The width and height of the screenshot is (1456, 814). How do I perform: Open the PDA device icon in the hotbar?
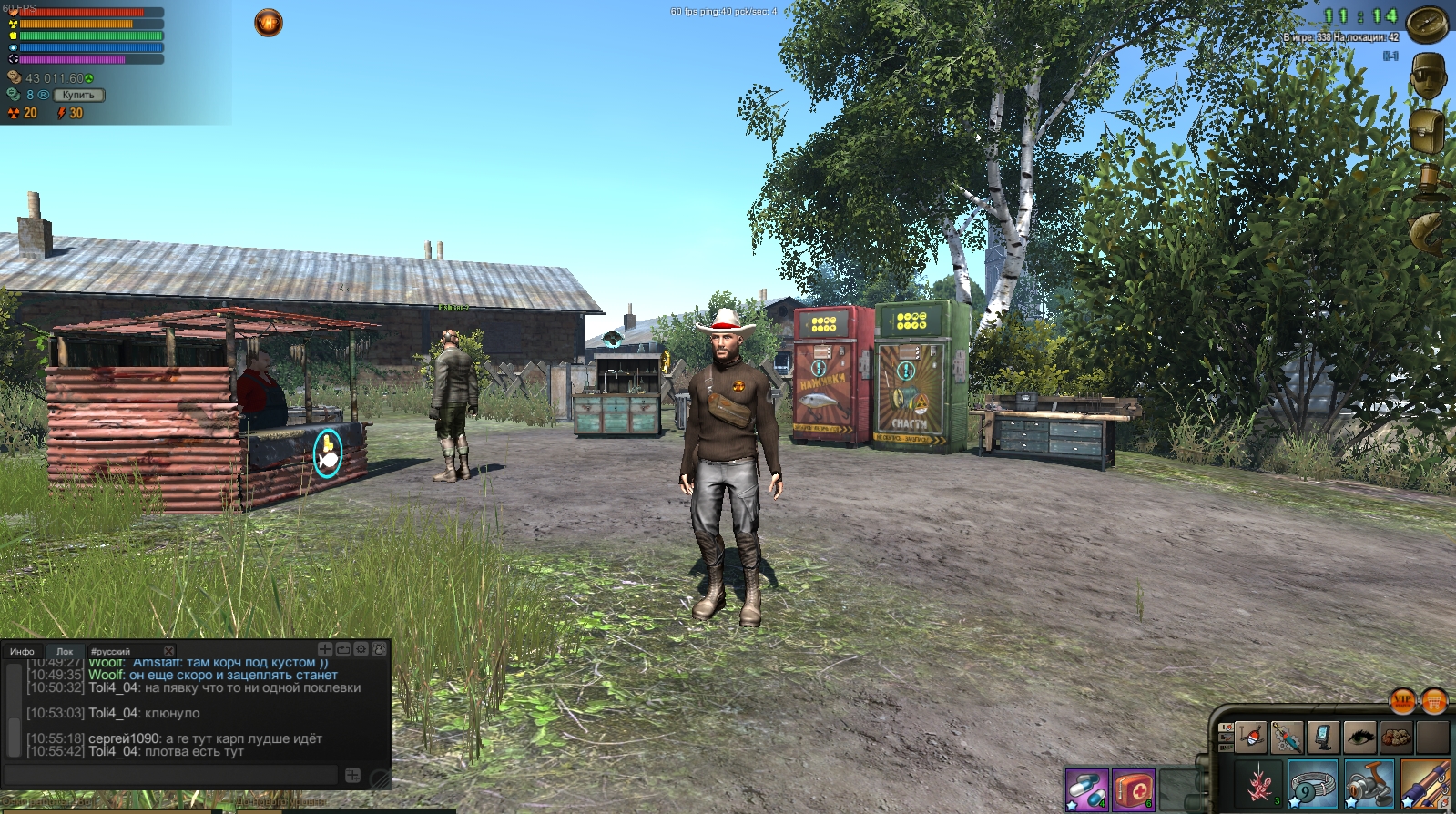pos(1323,737)
